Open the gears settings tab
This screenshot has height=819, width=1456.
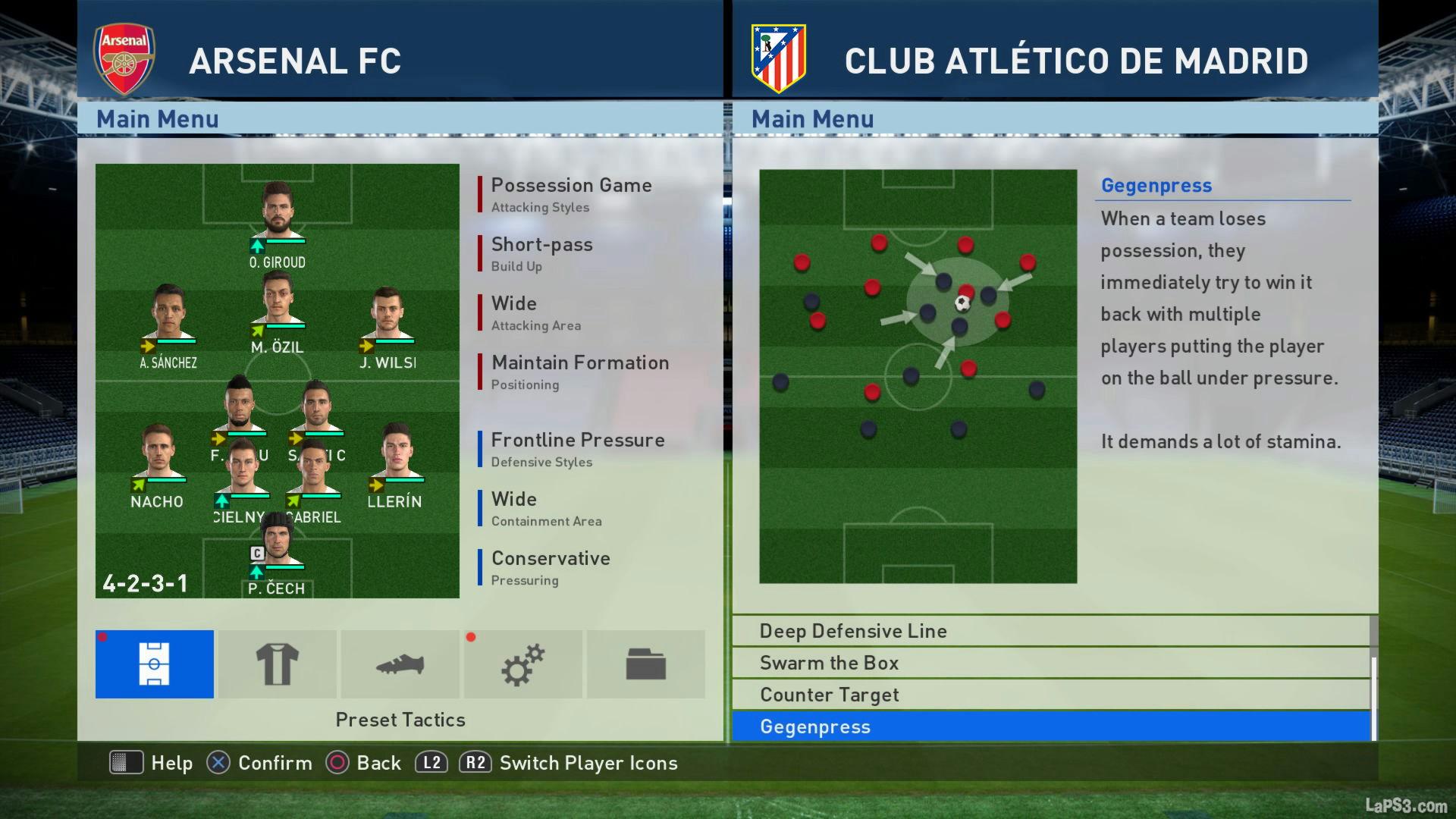coord(522,664)
